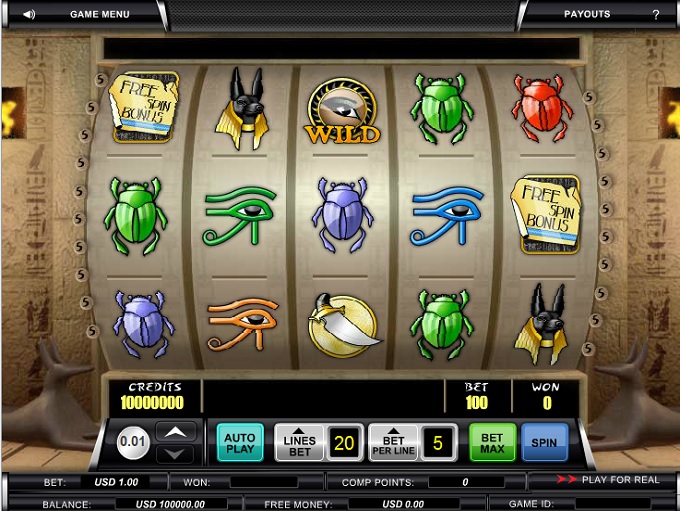Click the Lines Bet button
The image size is (680, 511).
[x=299, y=441]
